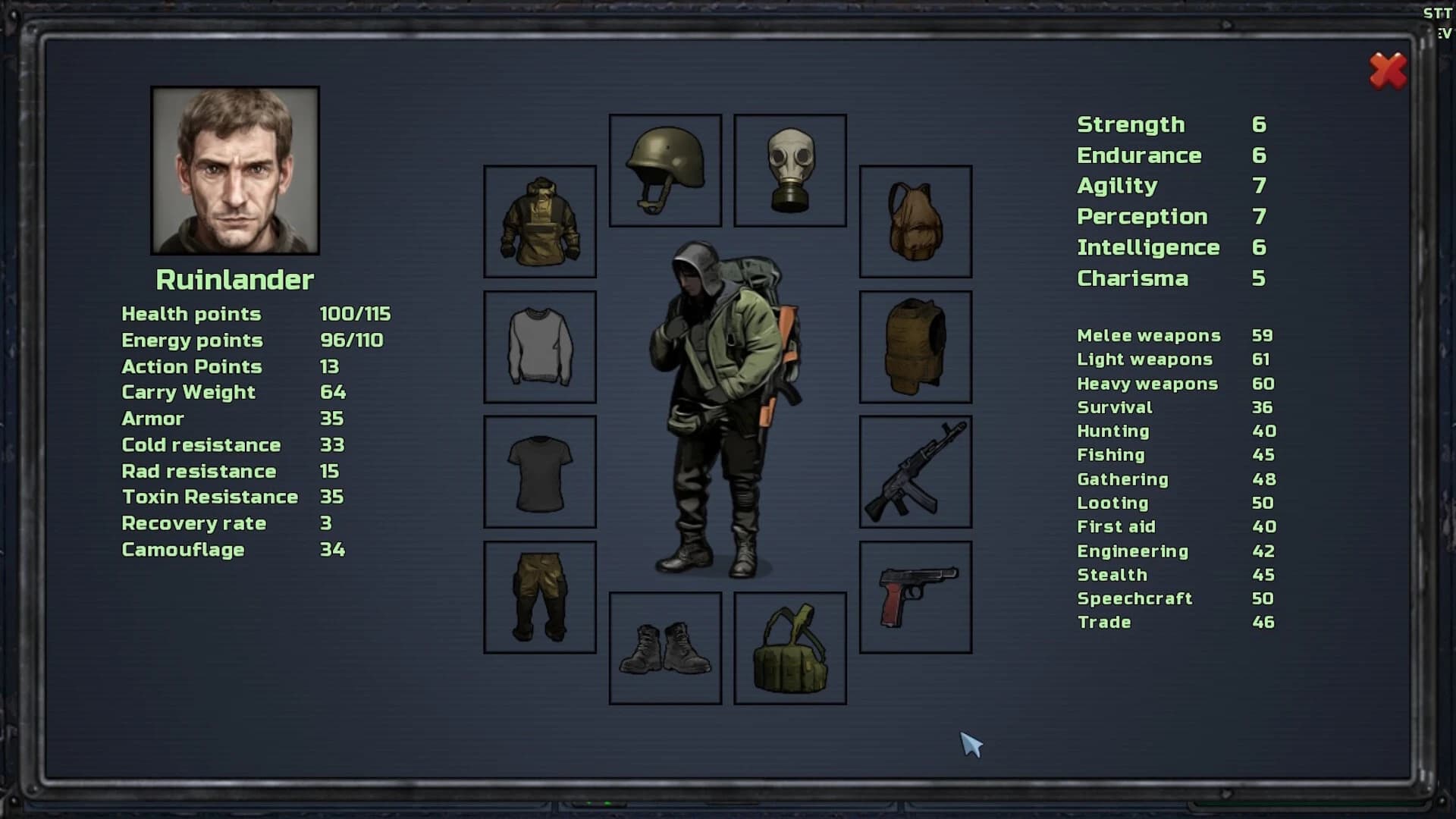Select the hooded jacket slot
Image resolution: width=1456 pixels, height=819 pixels.
(x=539, y=221)
